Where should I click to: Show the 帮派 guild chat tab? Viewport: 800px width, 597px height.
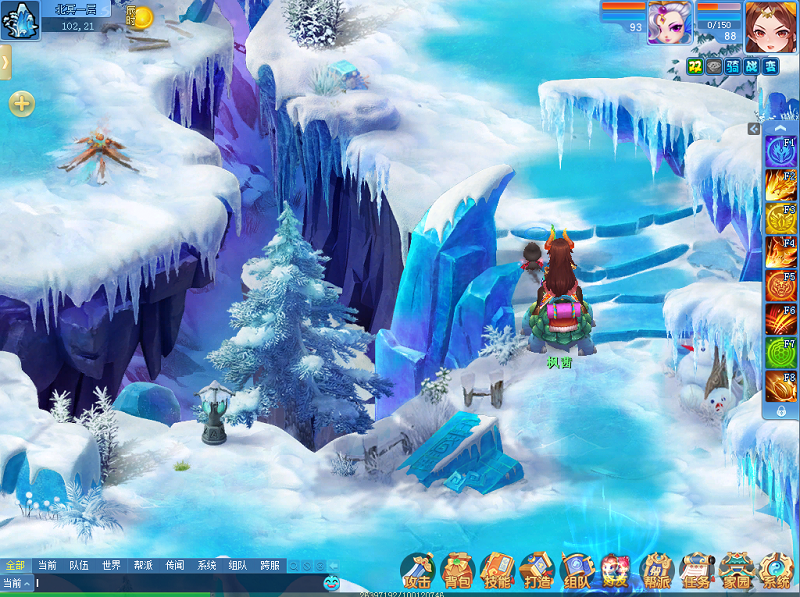click(143, 565)
